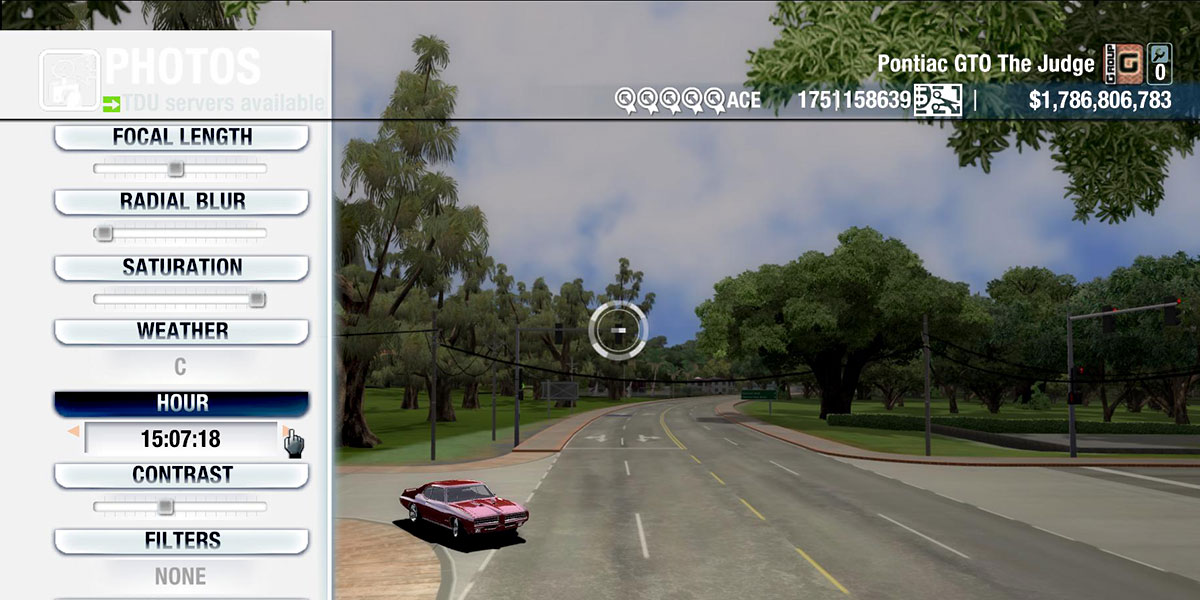Click the Radial Blur slider handle
This screenshot has width=1200, height=600.
point(103,234)
